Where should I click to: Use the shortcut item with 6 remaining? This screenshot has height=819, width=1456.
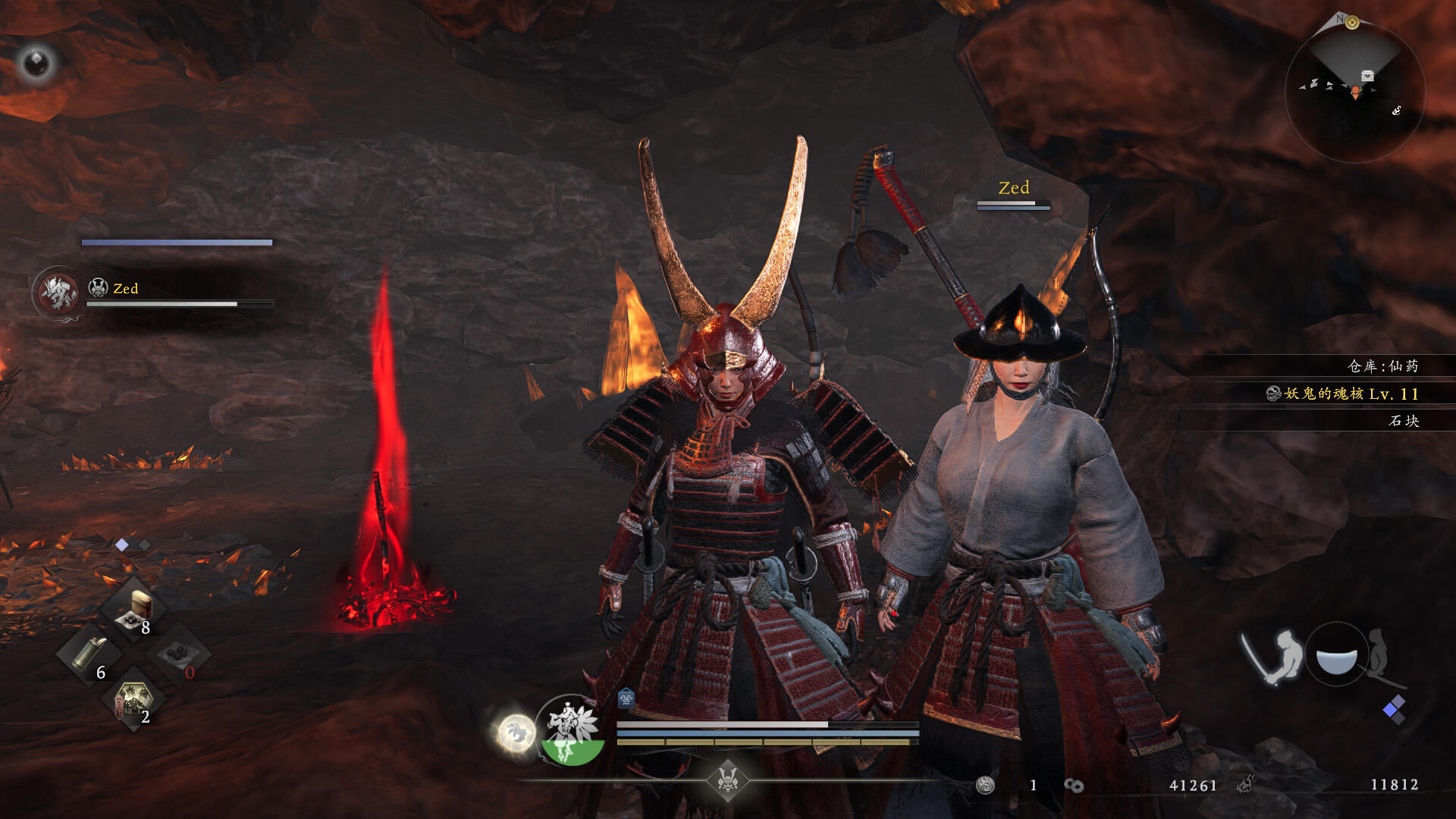[89, 654]
